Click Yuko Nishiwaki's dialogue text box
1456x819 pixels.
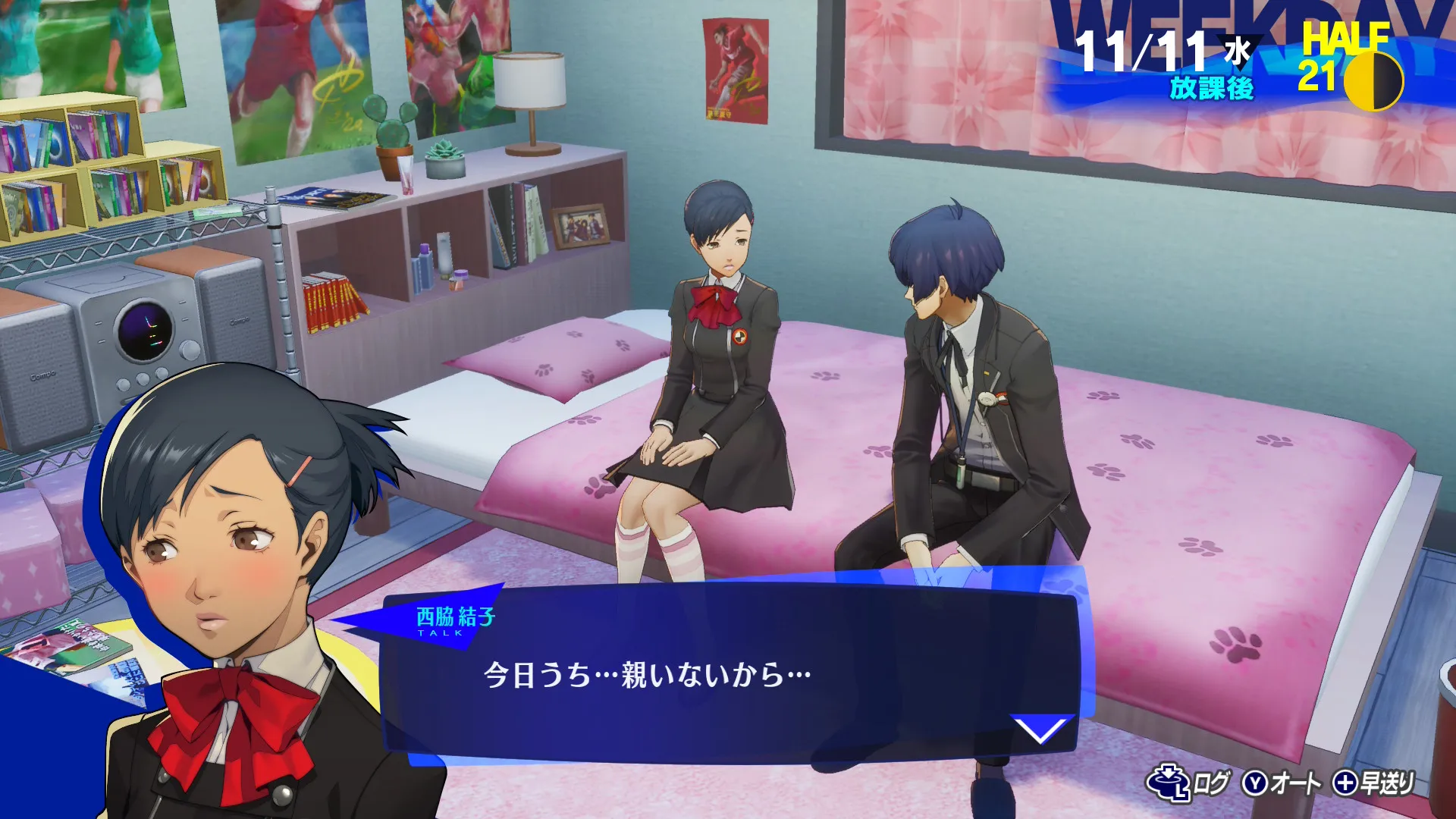[728, 674]
